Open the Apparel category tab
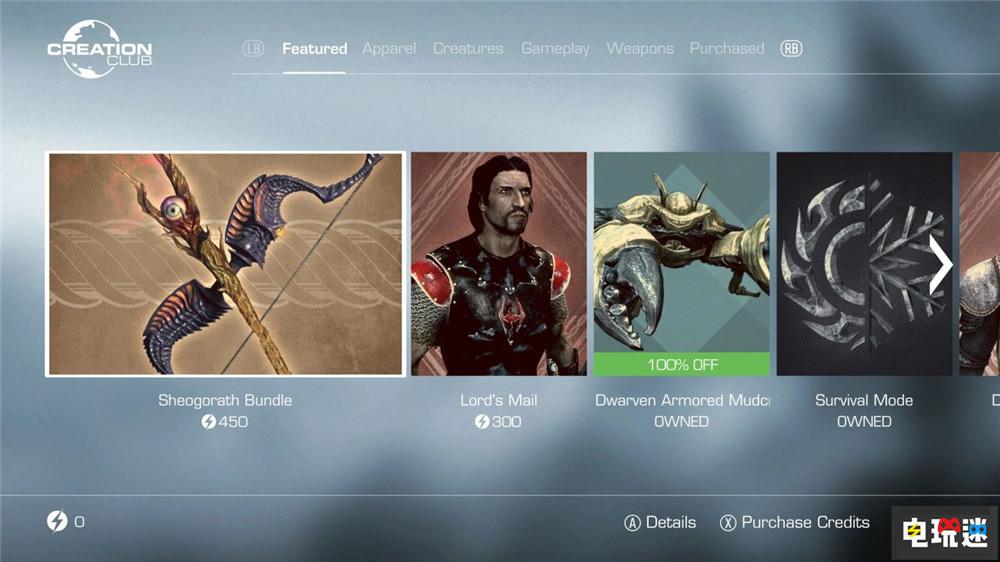Image resolution: width=1000 pixels, height=562 pixels. 389,48
